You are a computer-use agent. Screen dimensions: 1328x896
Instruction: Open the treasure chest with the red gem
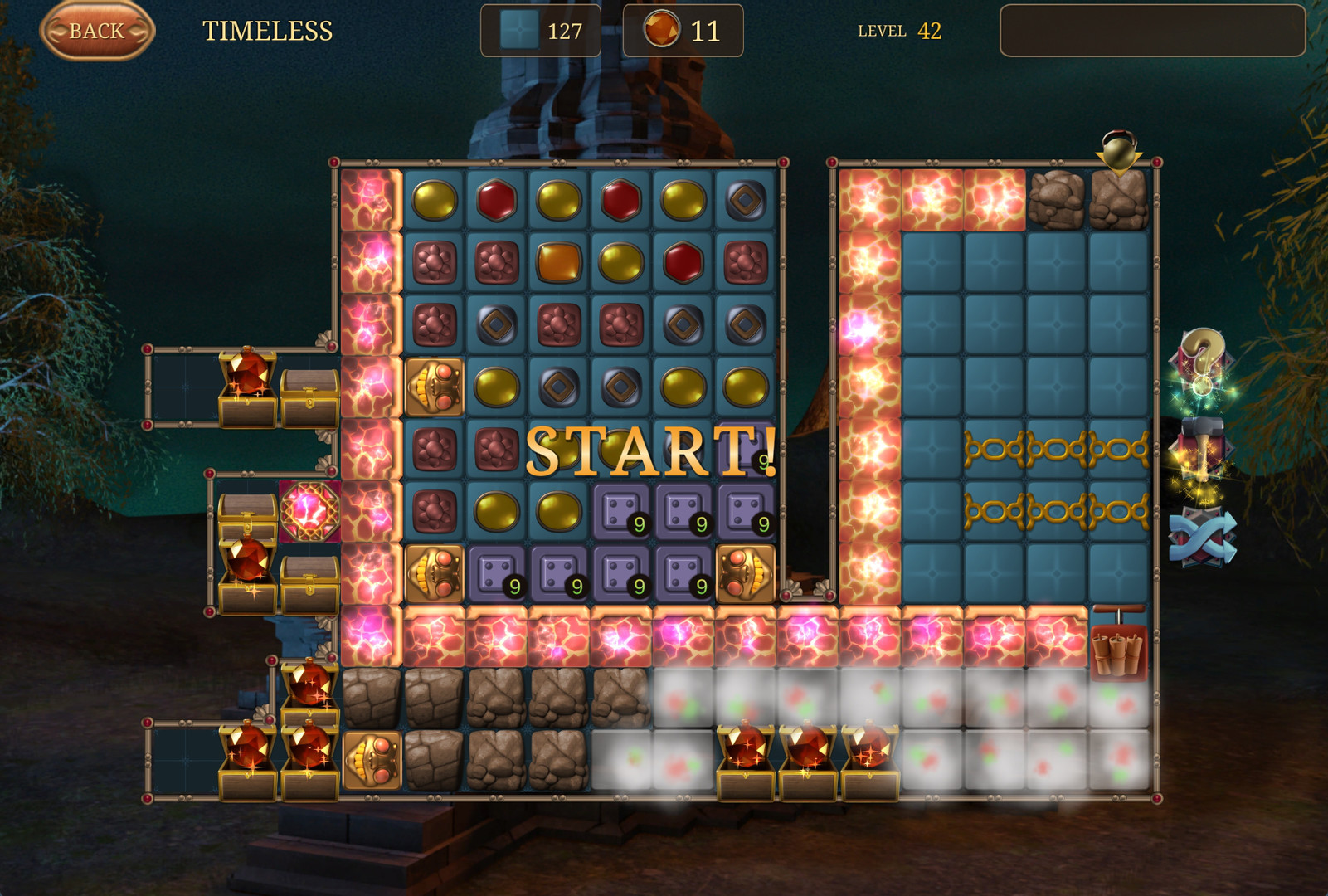[246, 380]
